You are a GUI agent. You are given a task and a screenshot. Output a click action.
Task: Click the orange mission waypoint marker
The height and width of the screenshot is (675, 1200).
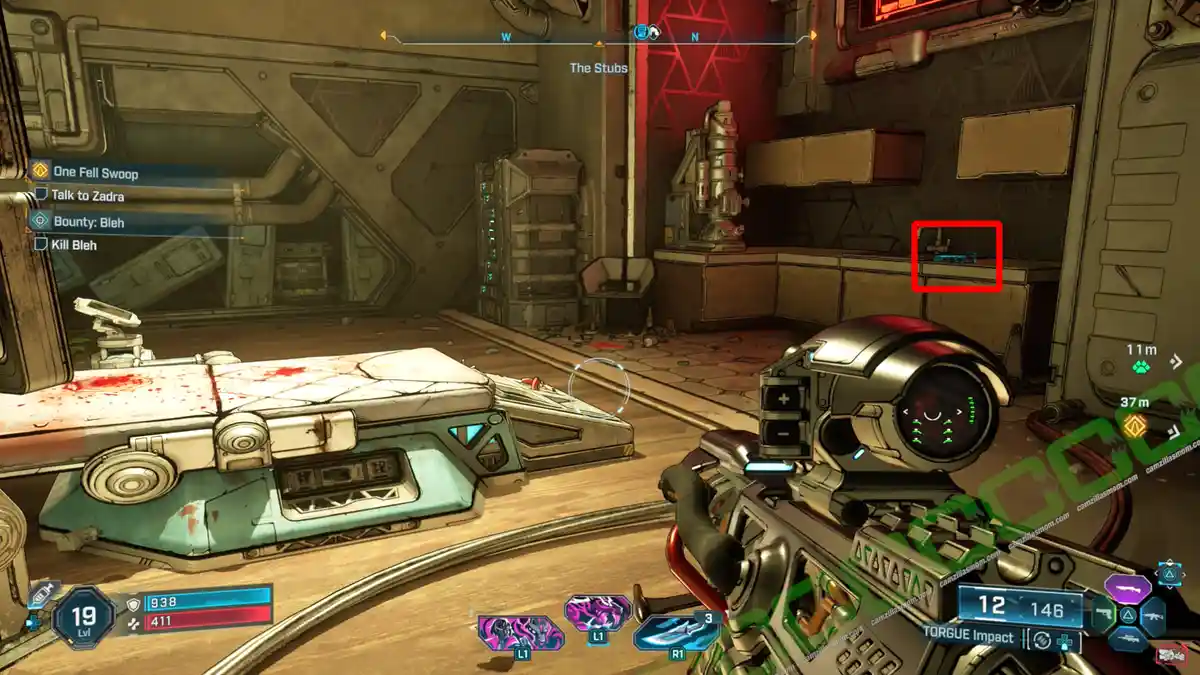(x=1134, y=426)
